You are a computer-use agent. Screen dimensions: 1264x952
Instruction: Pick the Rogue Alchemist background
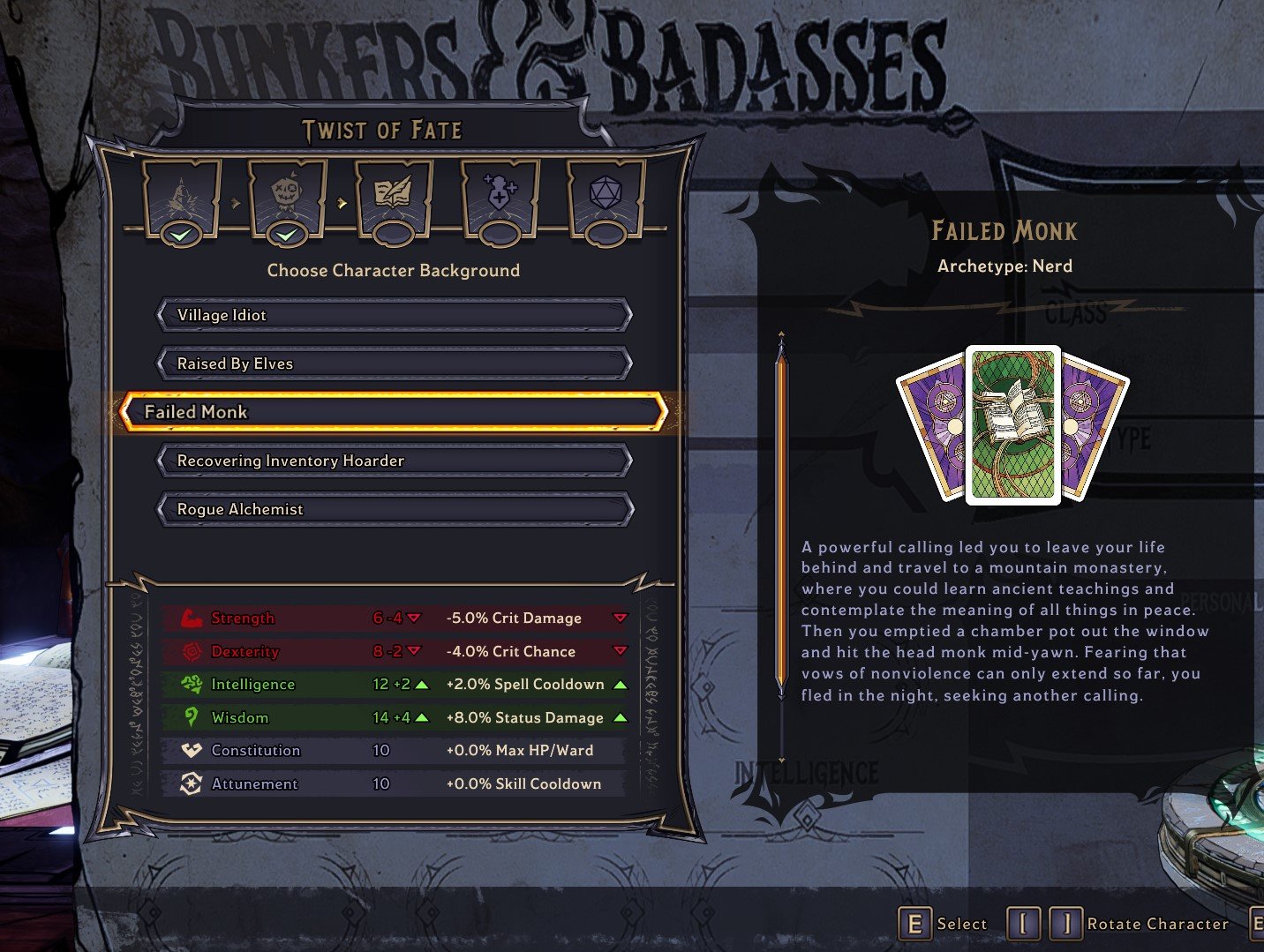(x=394, y=509)
